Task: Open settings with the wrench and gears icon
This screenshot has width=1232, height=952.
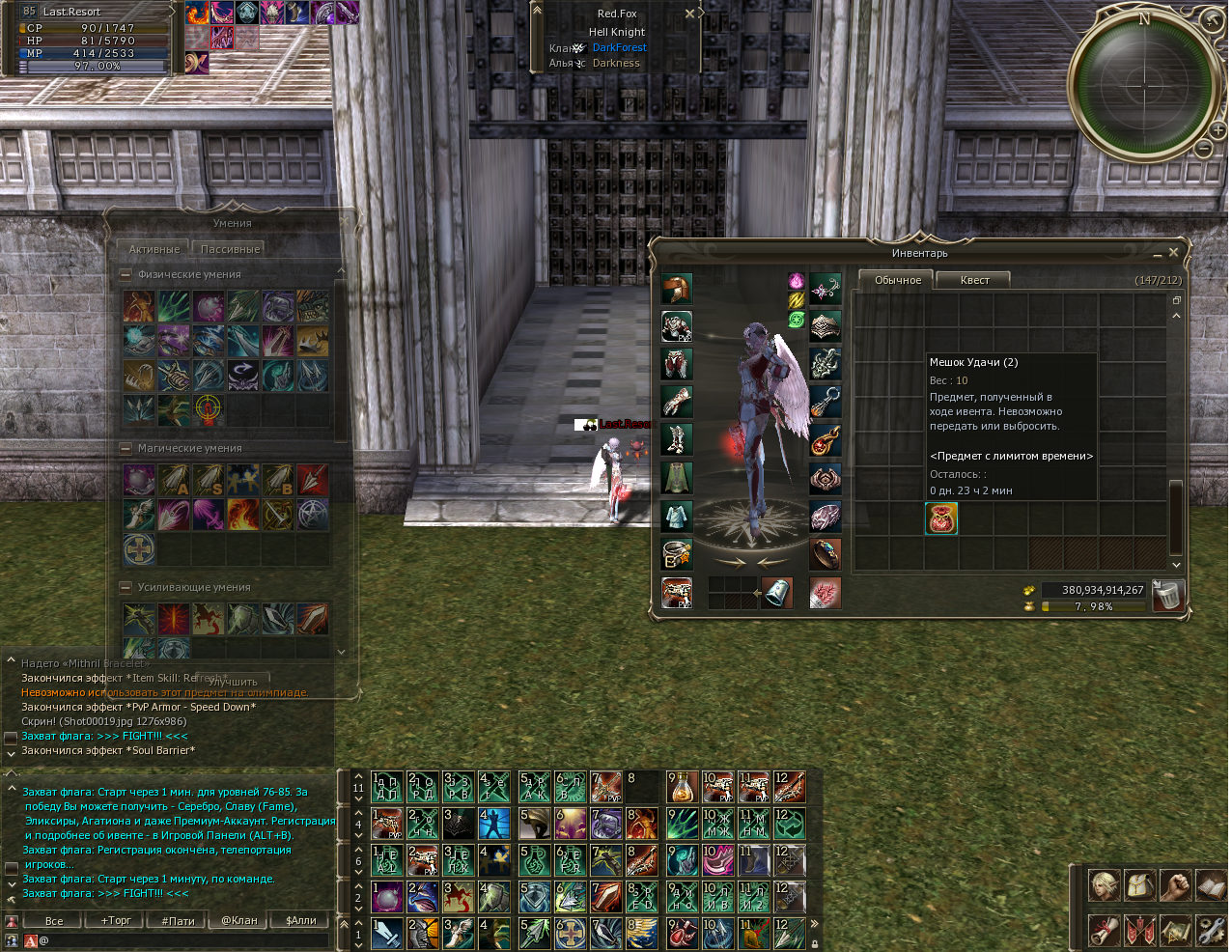Action: 1210,930
